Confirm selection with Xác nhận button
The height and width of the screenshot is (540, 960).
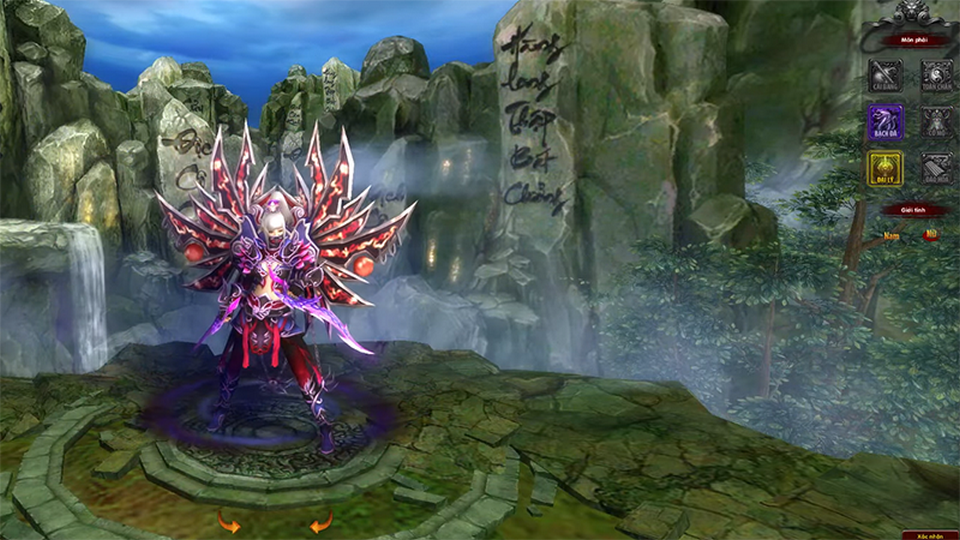(x=929, y=535)
